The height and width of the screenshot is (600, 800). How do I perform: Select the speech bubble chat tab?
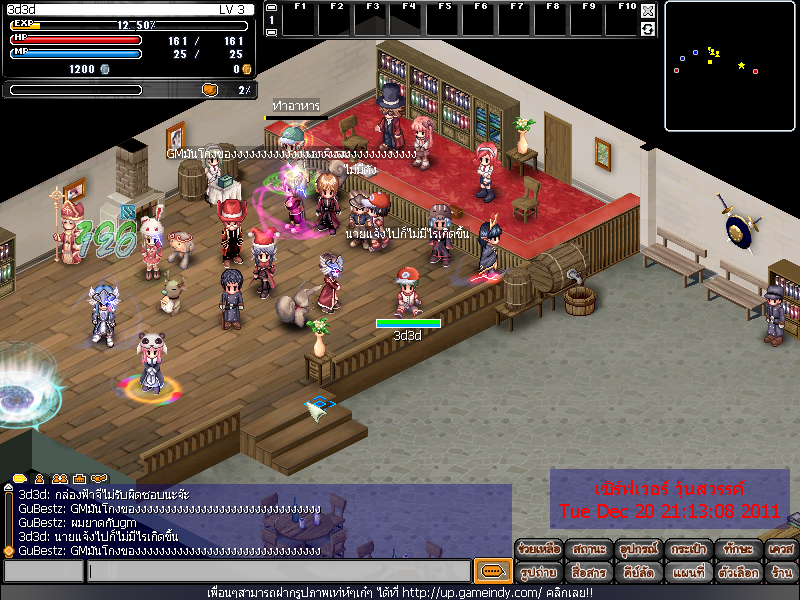[x=20, y=479]
